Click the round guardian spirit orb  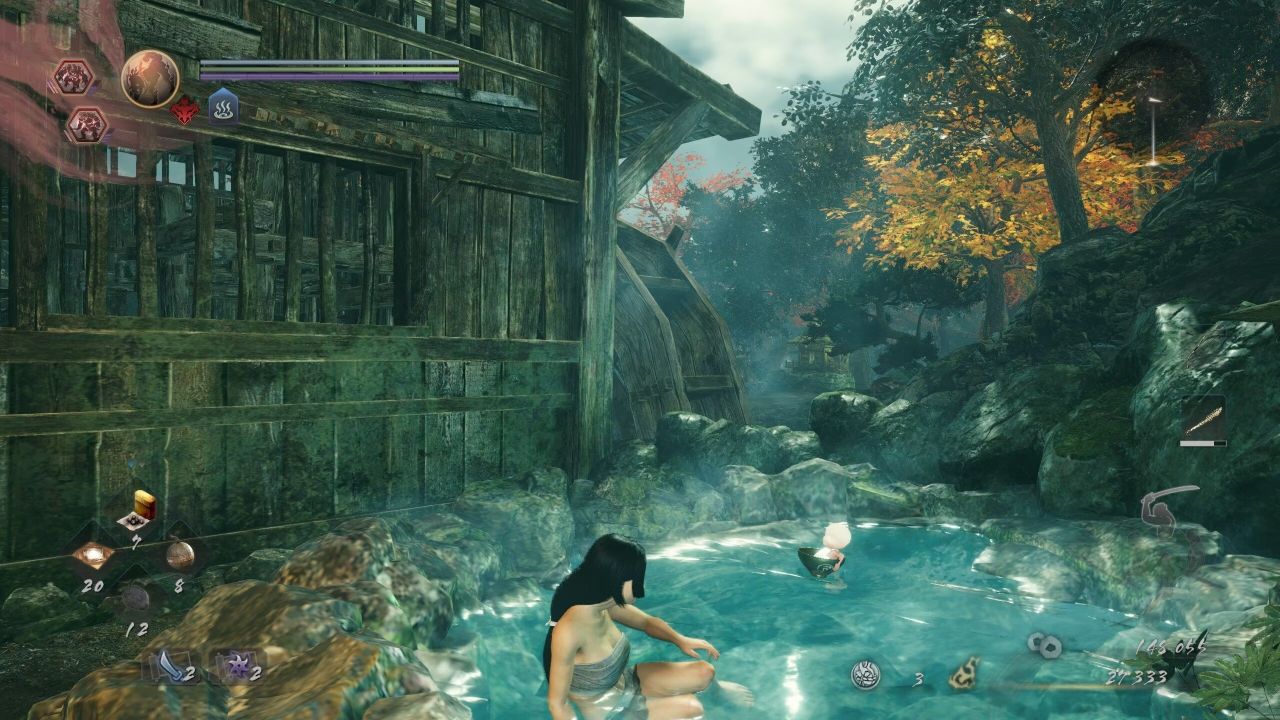tap(150, 79)
